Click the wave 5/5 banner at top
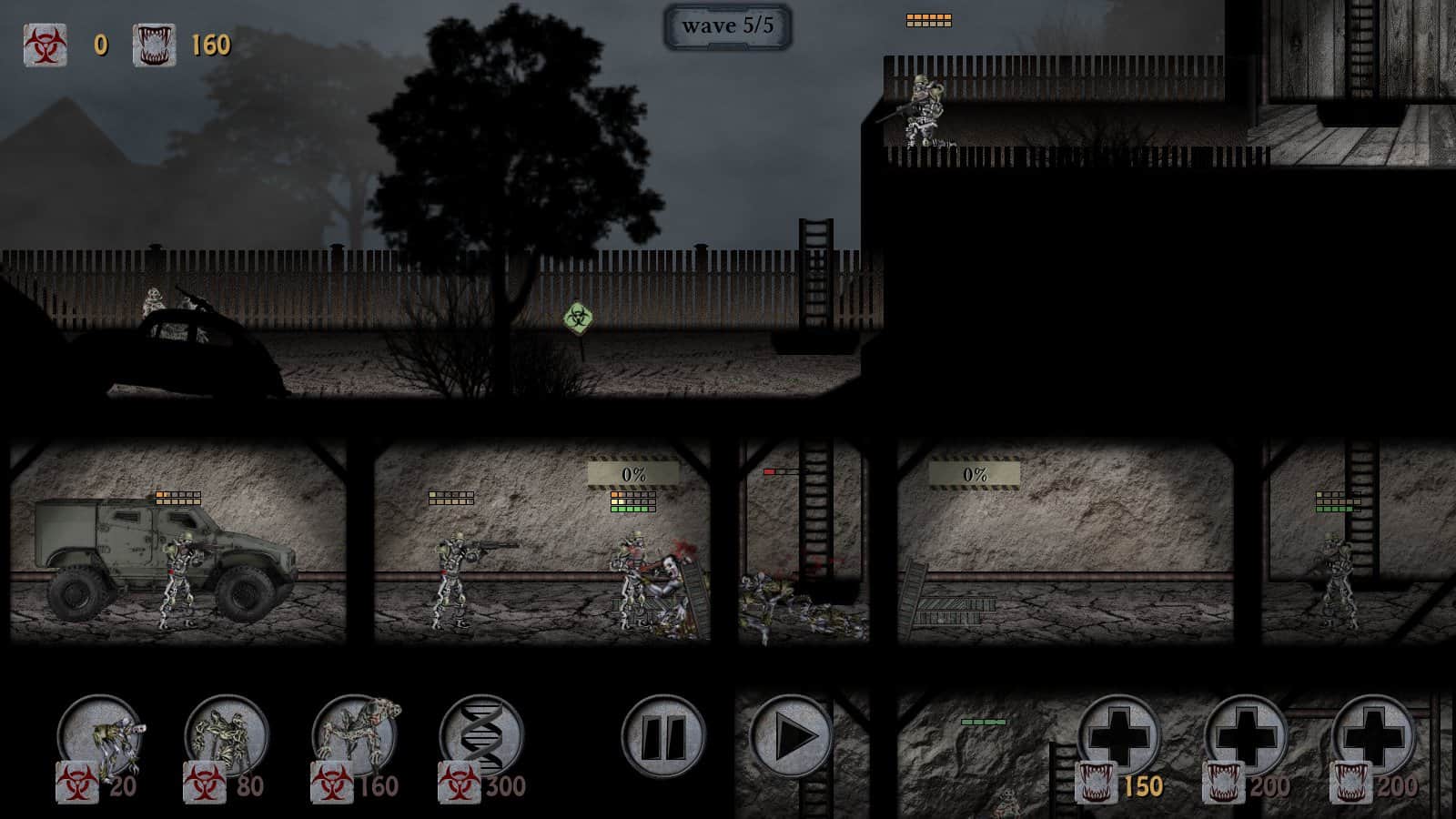 728,27
